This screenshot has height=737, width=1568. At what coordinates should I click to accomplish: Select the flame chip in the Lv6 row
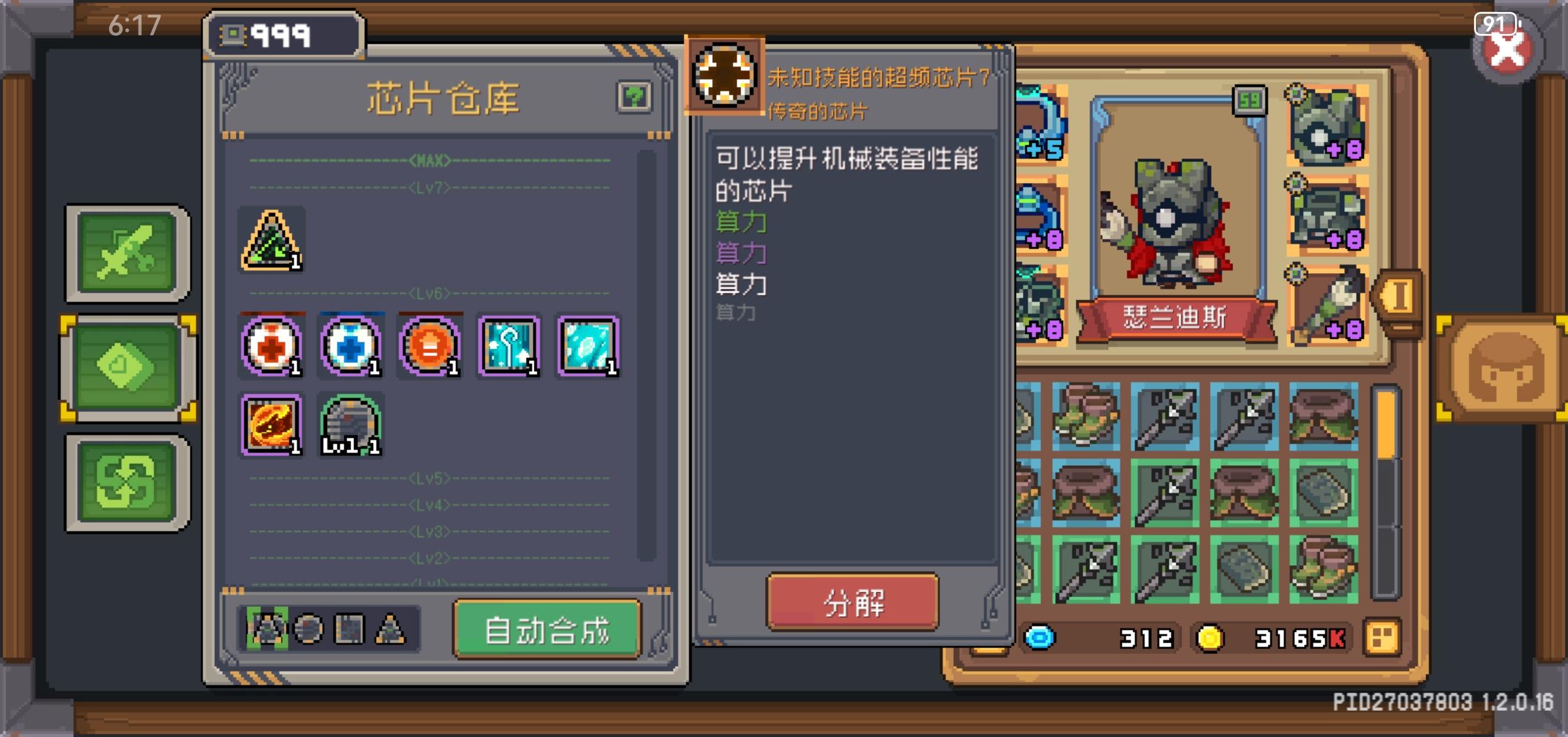(x=271, y=425)
